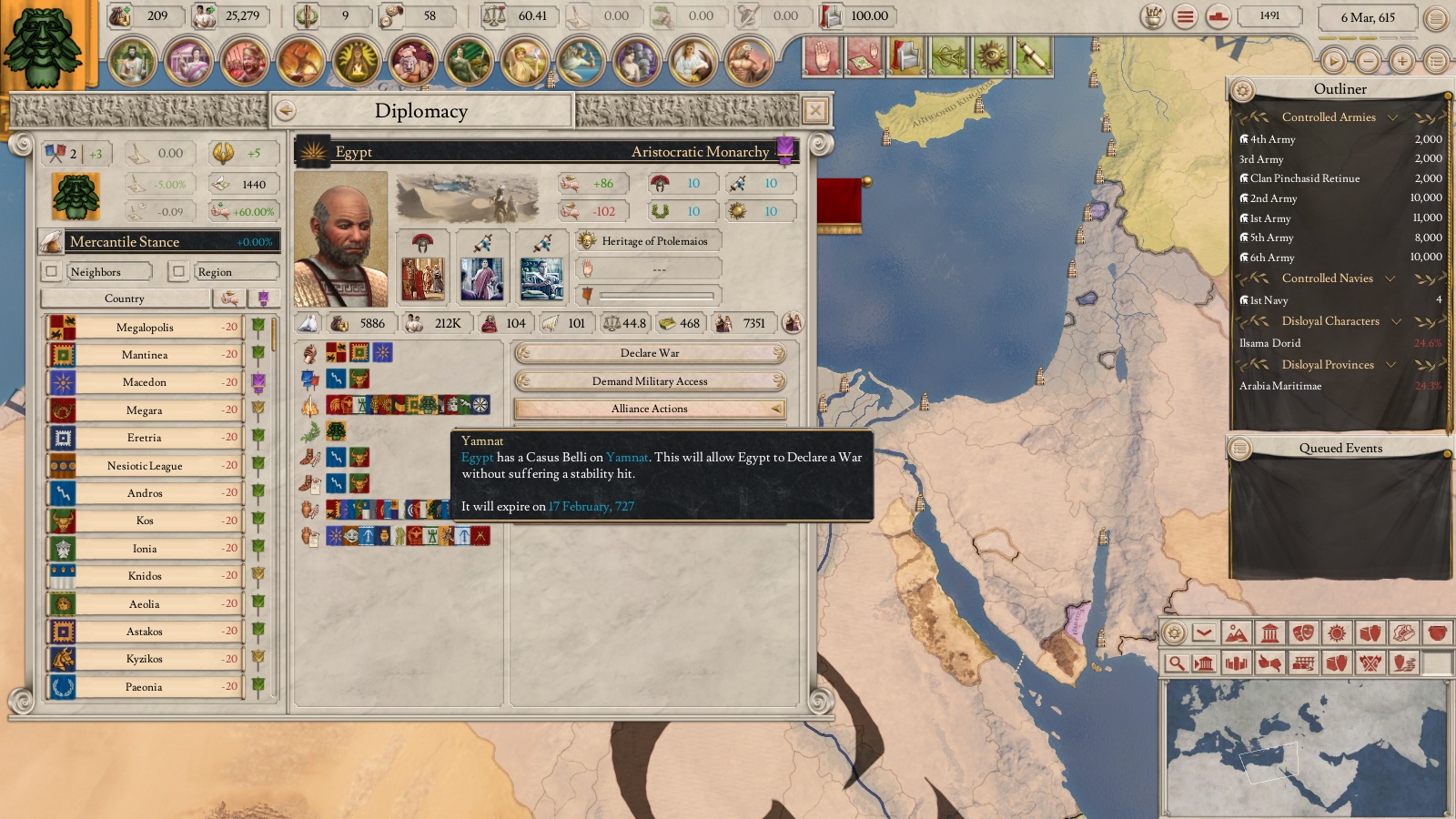The height and width of the screenshot is (819, 1456).
Task: Open the Egypt ruler portrait
Action: pyautogui.click(x=341, y=238)
